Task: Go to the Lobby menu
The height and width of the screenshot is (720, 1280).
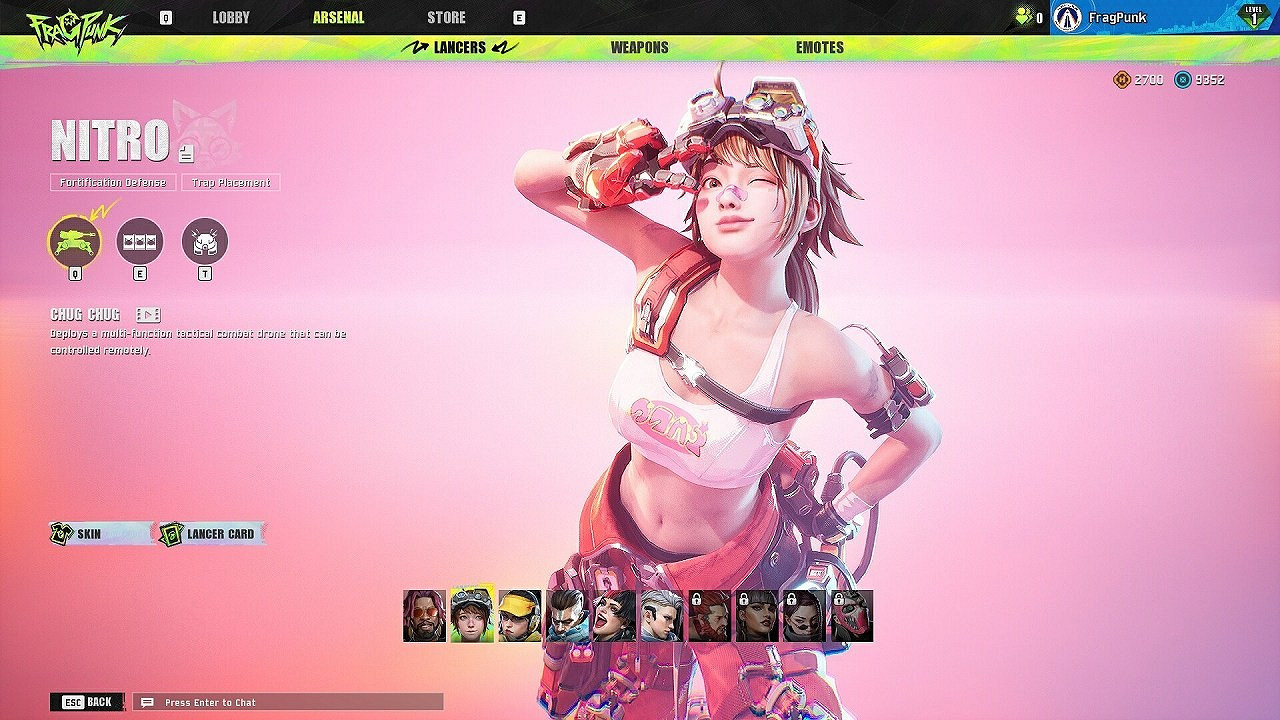Action: 230,17
